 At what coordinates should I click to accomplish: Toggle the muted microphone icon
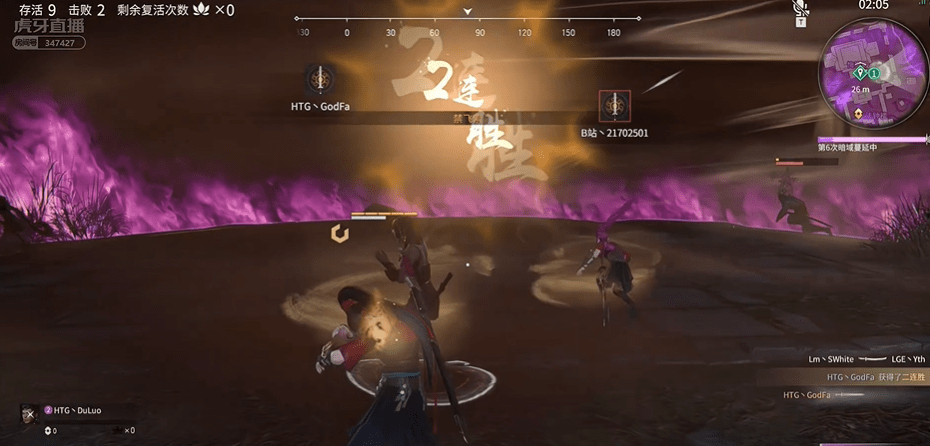click(800, 10)
